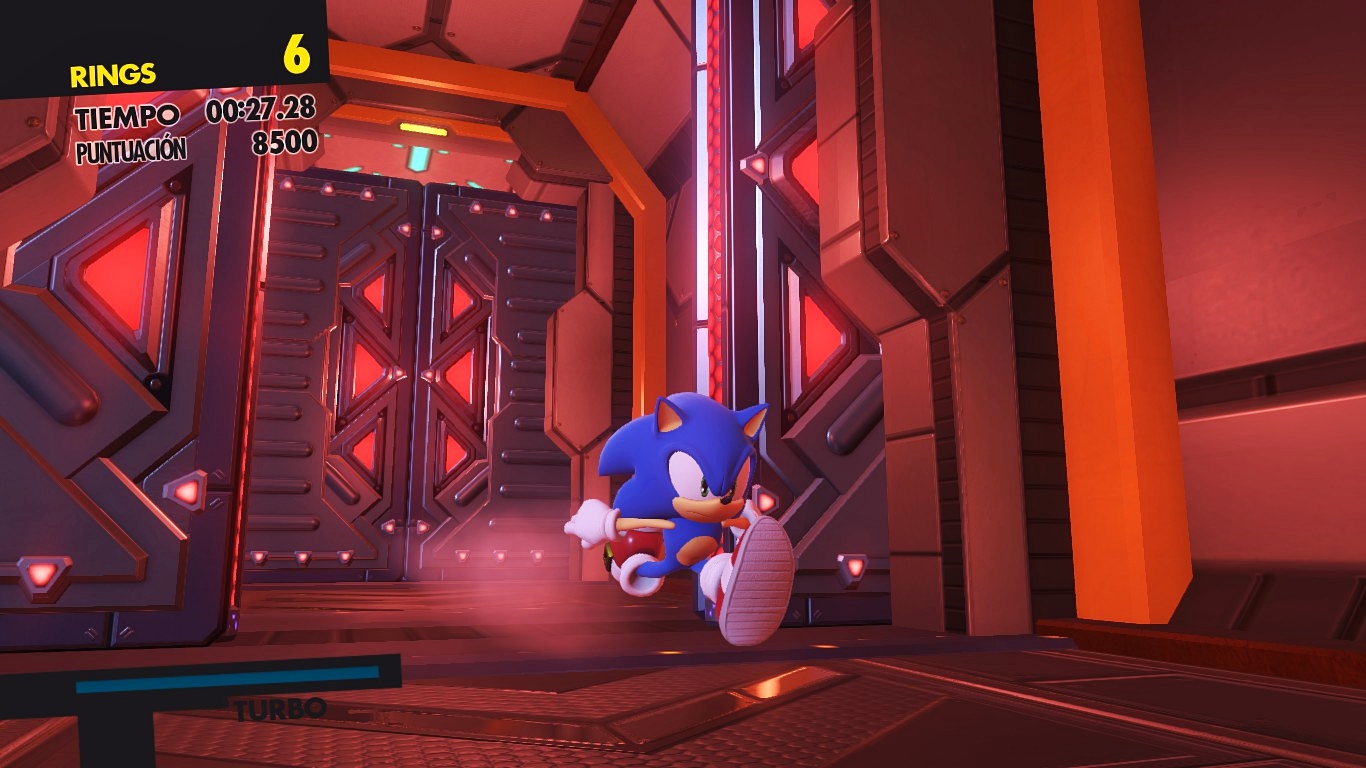Click the score row labeled PUNTUACIÓN

(130, 147)
